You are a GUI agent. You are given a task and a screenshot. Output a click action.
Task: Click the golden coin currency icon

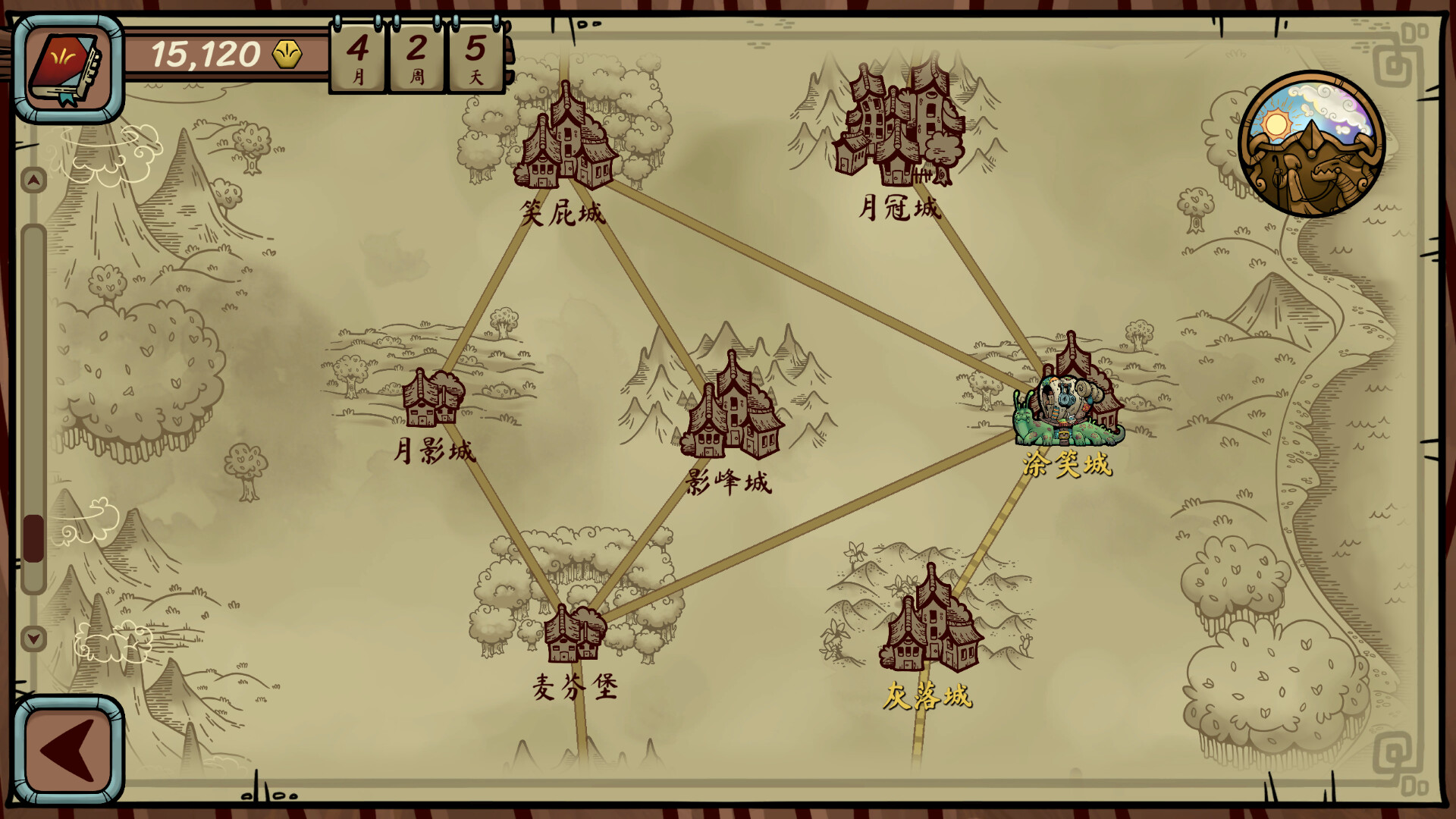[x=287, y=53]
